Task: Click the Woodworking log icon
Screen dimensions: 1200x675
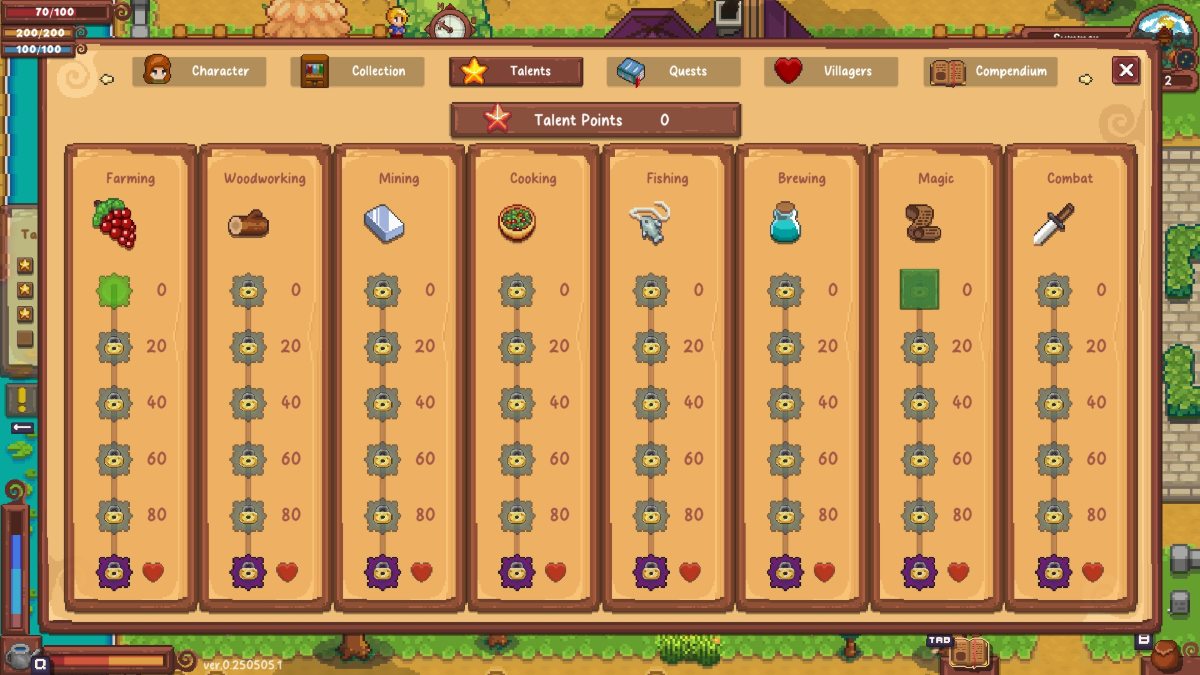Action: 248,224
